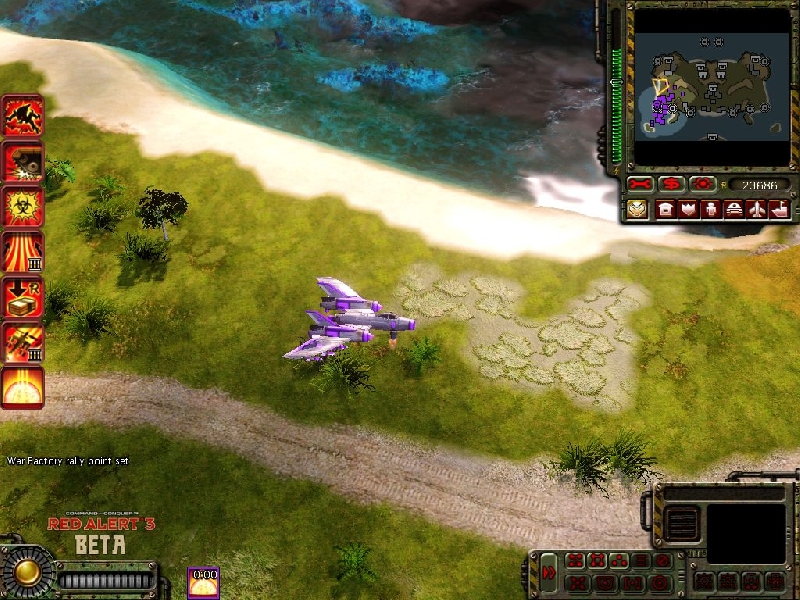Toggle the dollar-sign sell mode
Viewport: 800px width, 600px height.
click(672, 185)
